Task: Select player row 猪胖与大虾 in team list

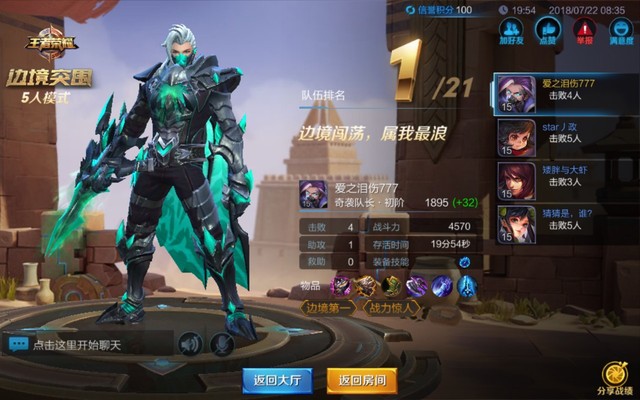Action: tap(564, 181)
